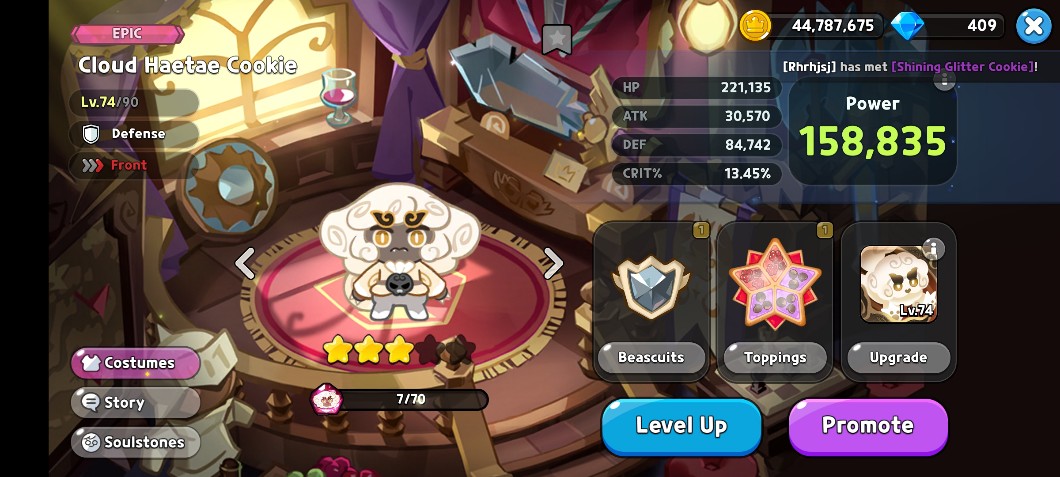Show skill info on Upgrade tile

933,248
